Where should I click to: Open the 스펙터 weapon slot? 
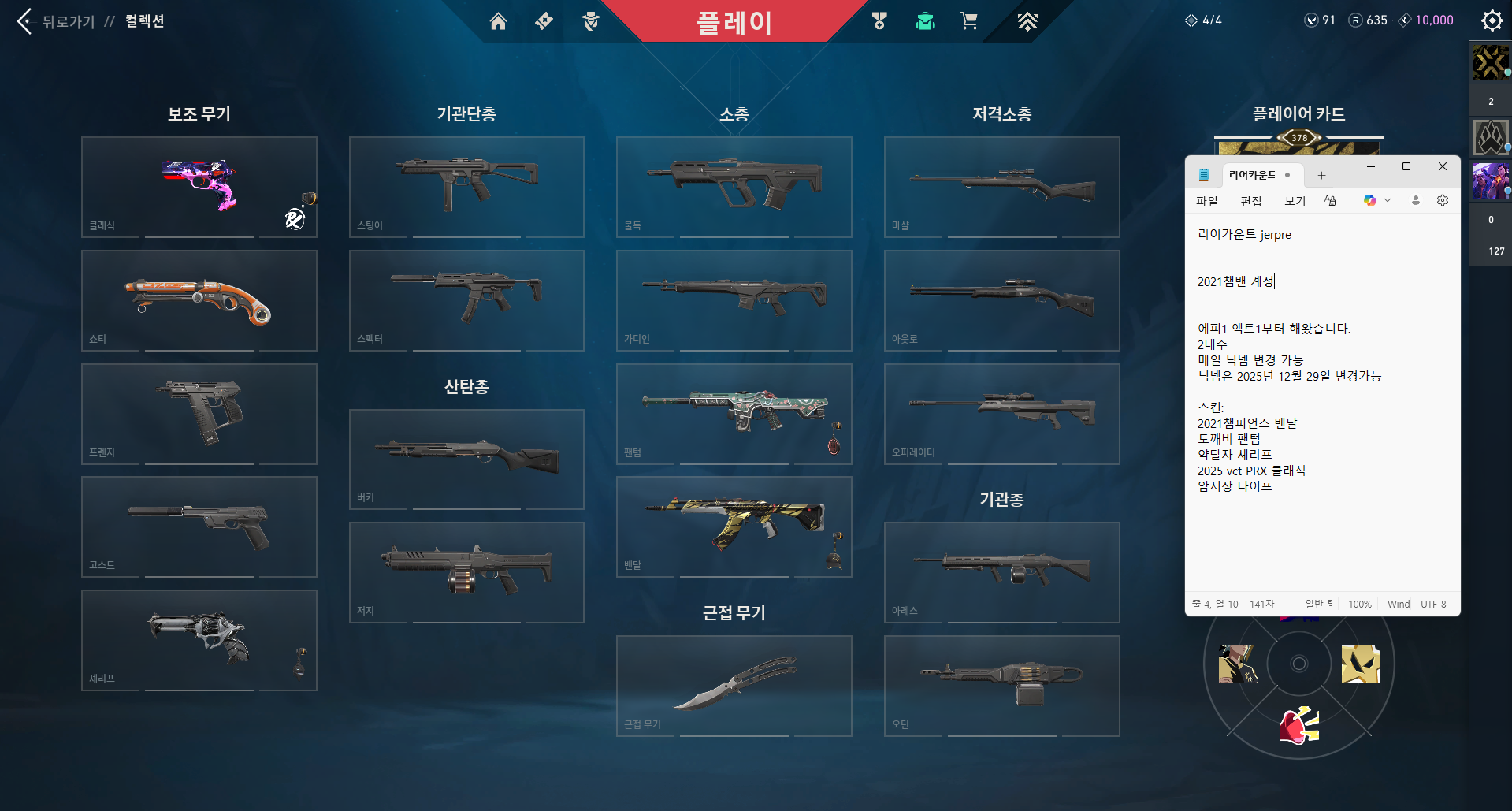pos(466,300)
